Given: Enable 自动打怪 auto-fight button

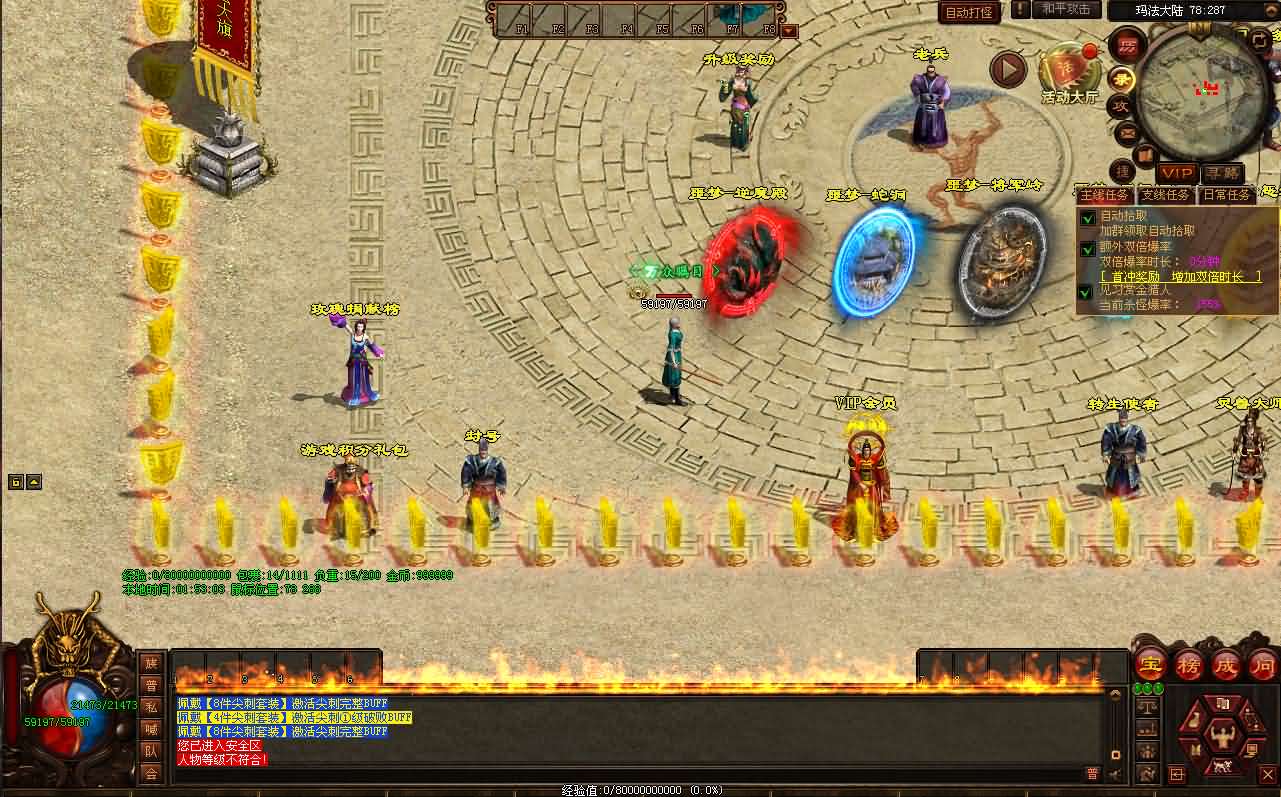Looking at the screenshot, I should (968, 13).
